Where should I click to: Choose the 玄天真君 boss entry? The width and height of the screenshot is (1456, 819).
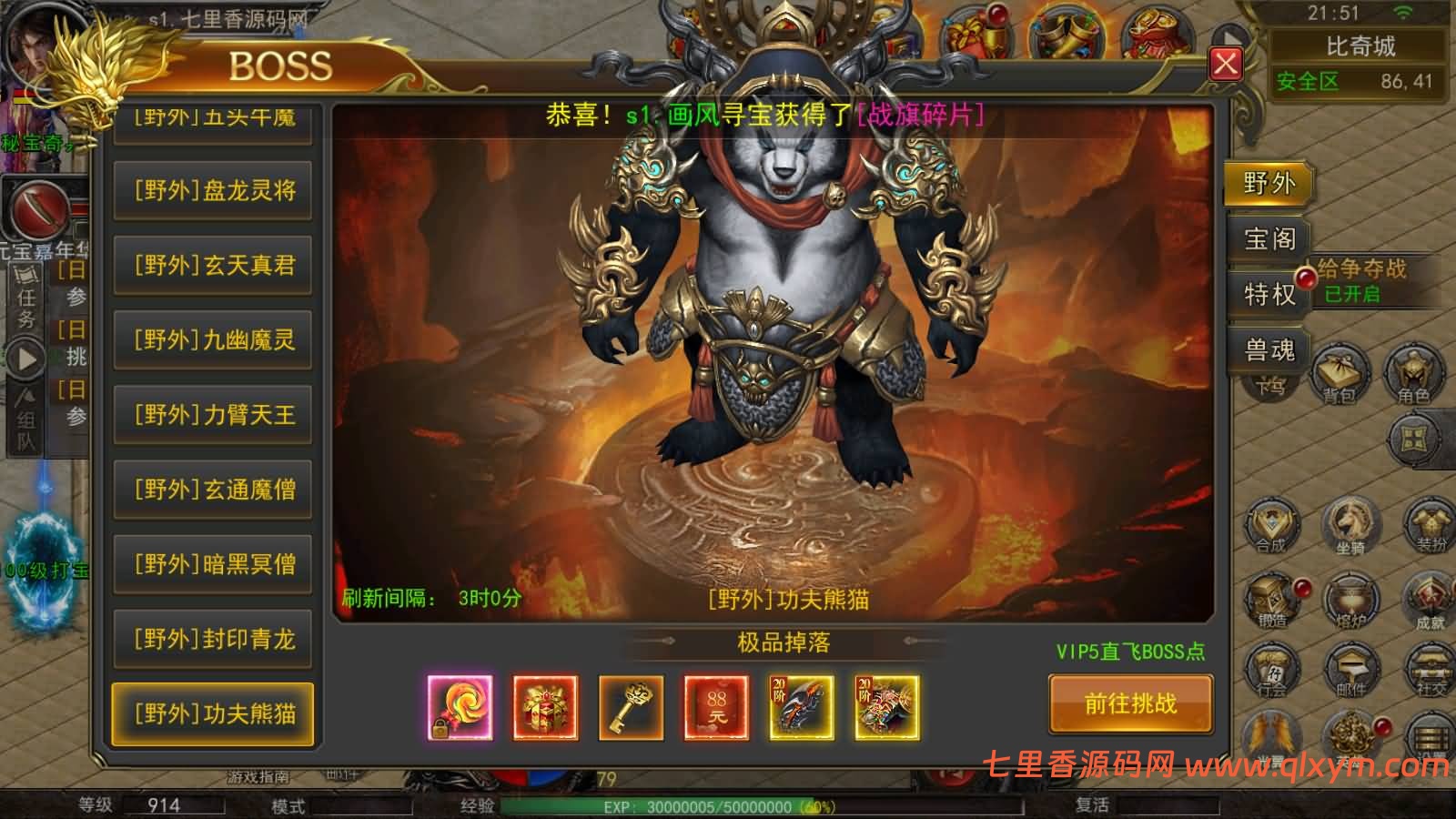[213, 265]
